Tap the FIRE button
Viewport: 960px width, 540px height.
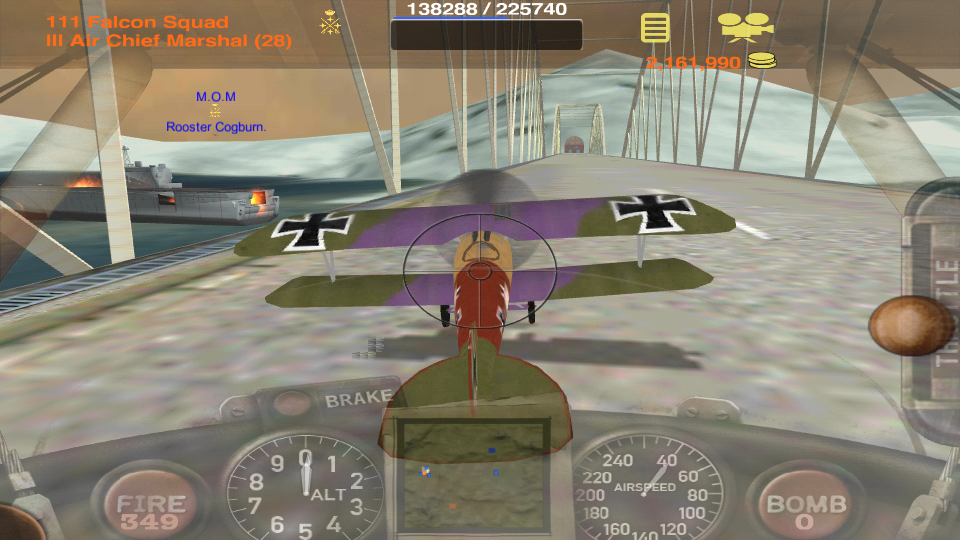pyautogui.click(x=150, y=507)
